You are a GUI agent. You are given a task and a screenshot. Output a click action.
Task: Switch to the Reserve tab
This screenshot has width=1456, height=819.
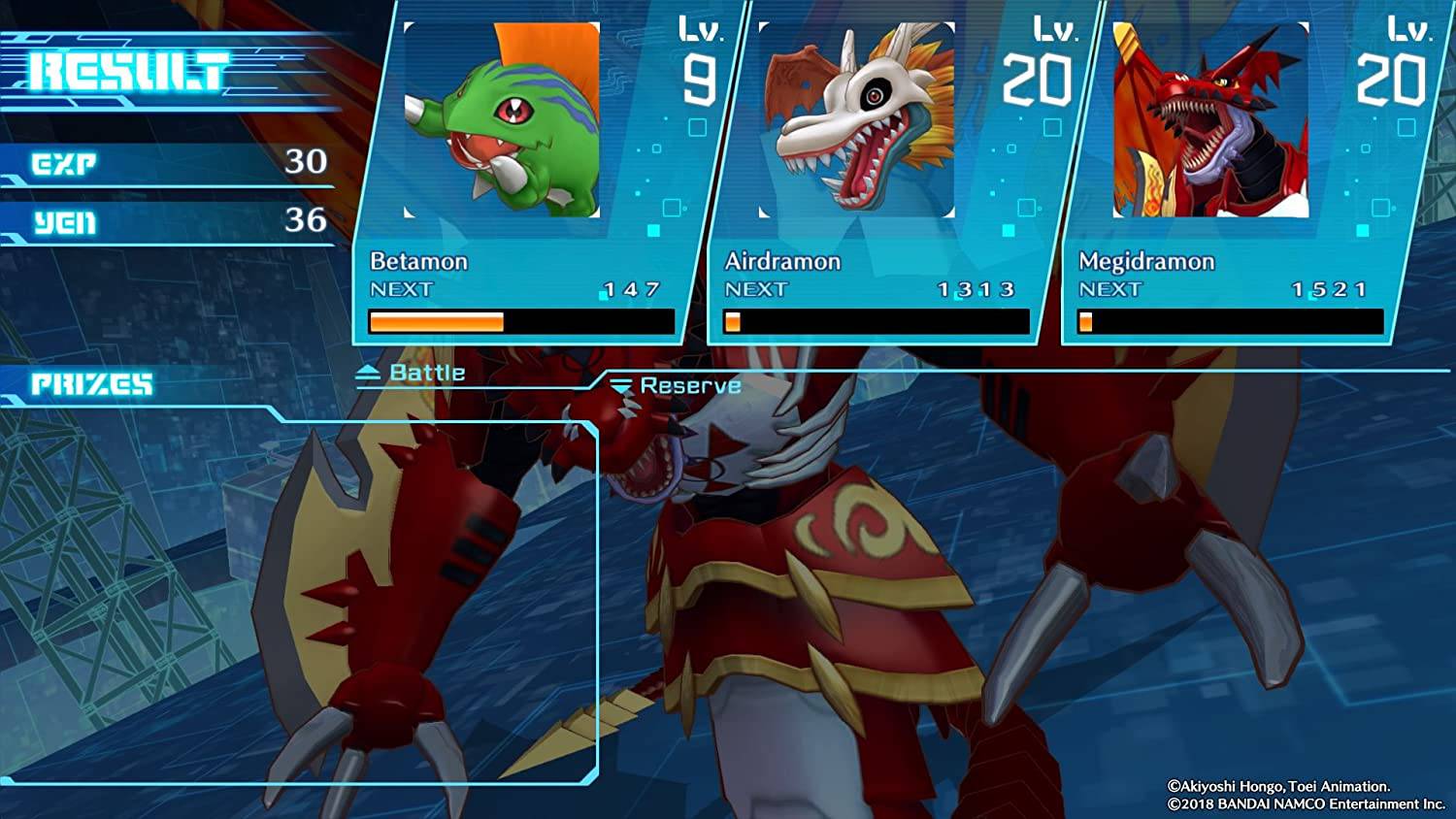click(689, 384)
